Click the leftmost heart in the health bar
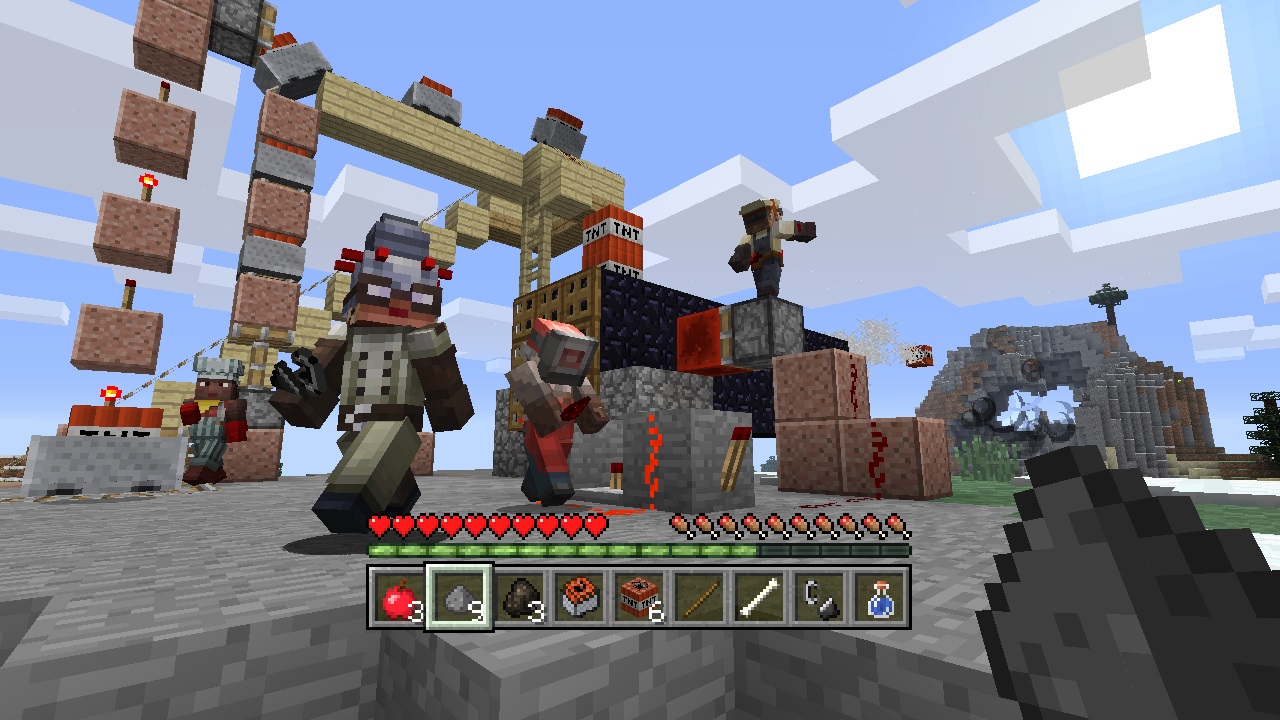 tap(378, 523)
